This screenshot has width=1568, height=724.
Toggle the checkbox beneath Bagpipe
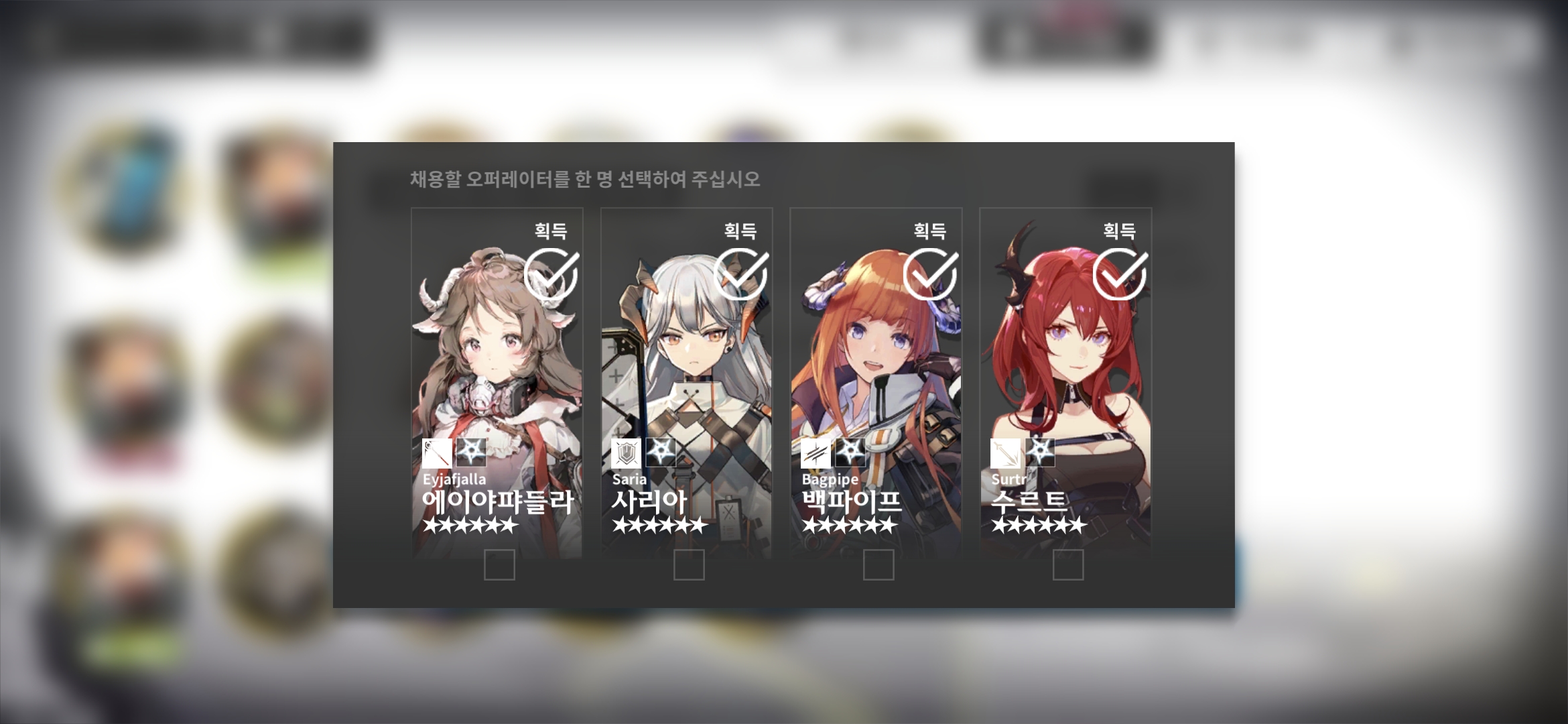[878, 564]
